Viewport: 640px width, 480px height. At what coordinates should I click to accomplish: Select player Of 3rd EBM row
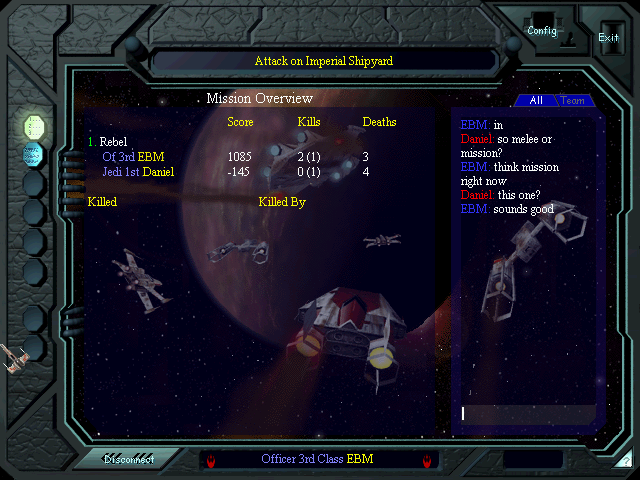pyautogui.click(x=133, y=157)
